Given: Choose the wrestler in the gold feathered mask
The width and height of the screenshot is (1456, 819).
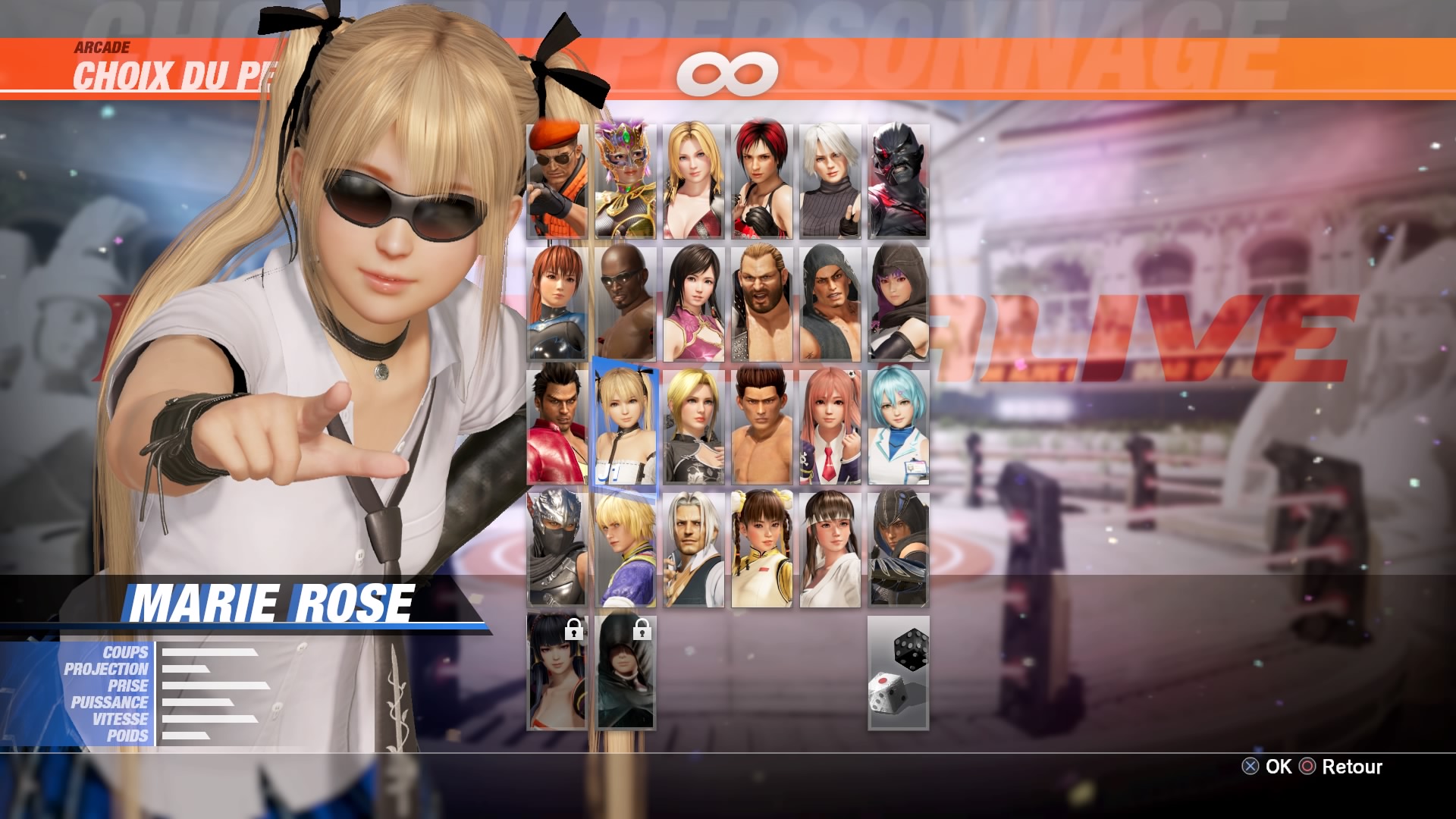Looking at the screenshot, I should pos(625,181).
